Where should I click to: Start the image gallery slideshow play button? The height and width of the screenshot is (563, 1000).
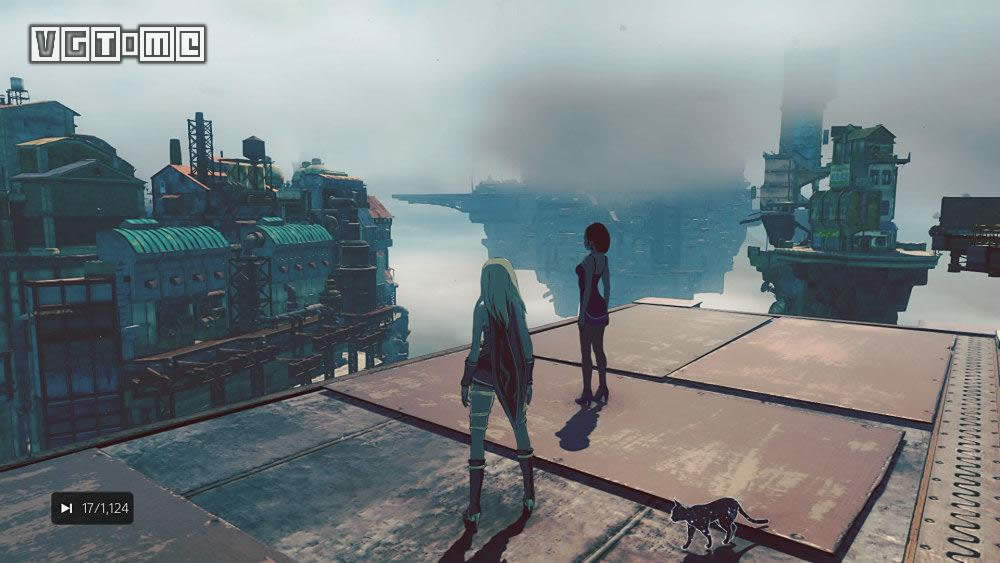[x=67, y=508]
